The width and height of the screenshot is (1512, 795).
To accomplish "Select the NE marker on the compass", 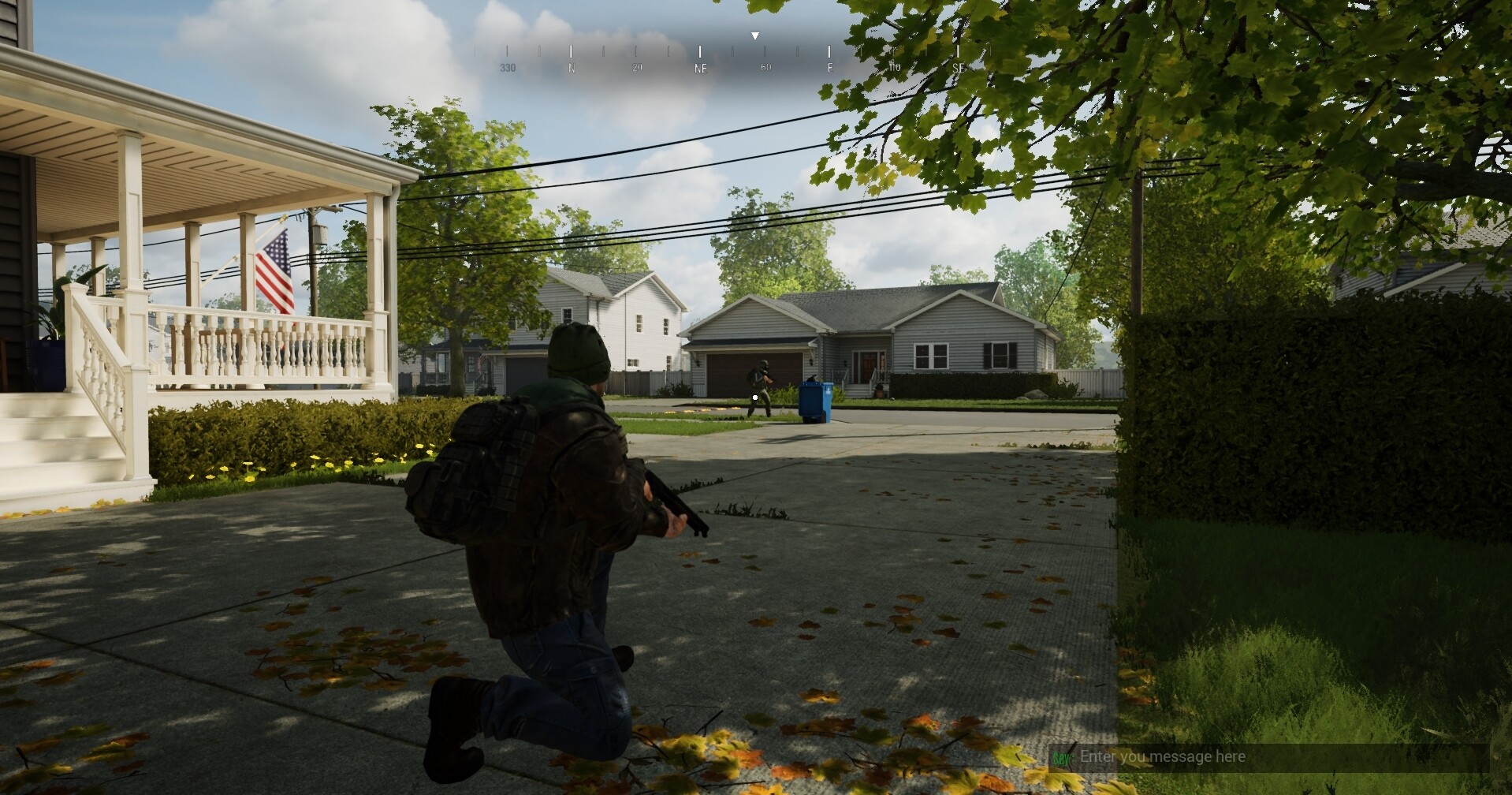I will coord(700,69).
